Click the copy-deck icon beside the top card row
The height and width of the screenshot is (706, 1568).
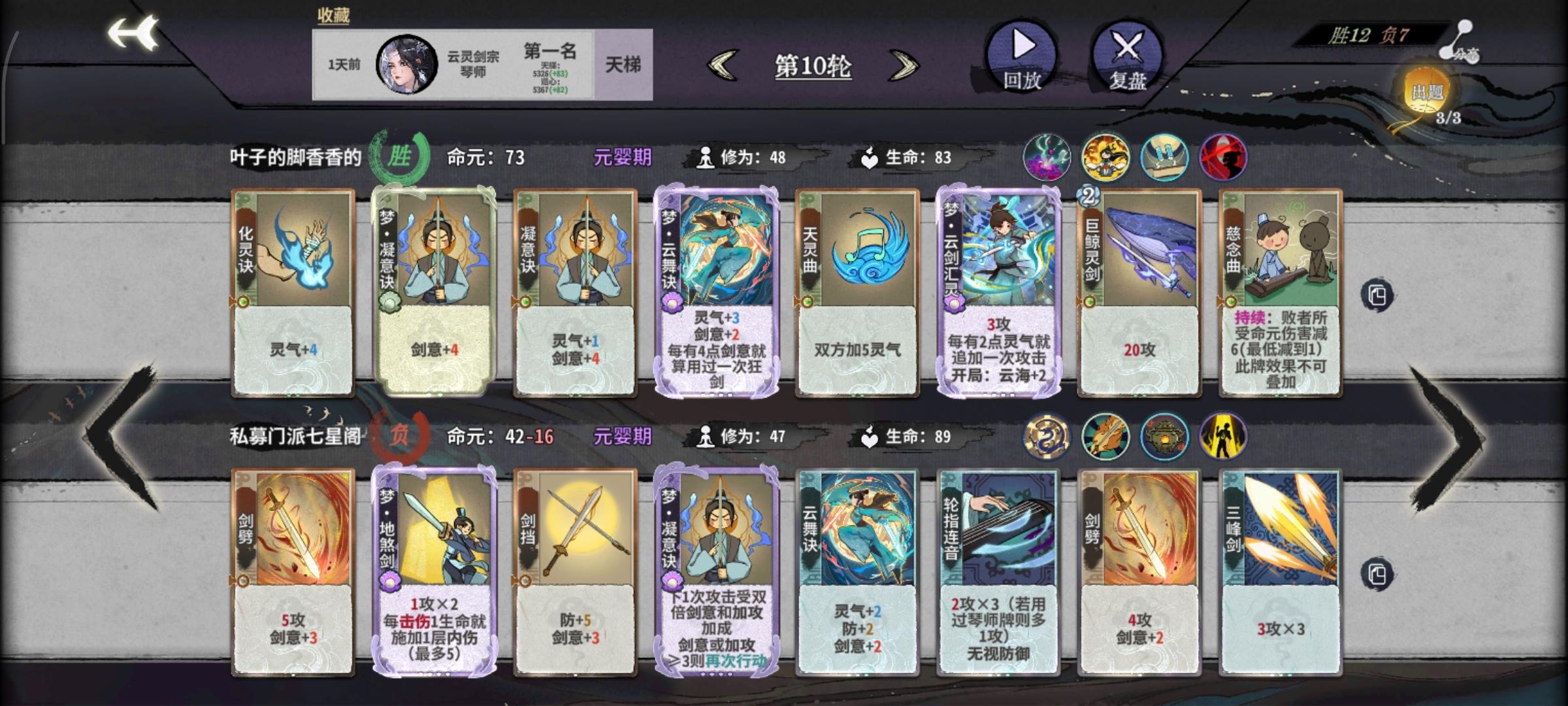coord(1379,293)
